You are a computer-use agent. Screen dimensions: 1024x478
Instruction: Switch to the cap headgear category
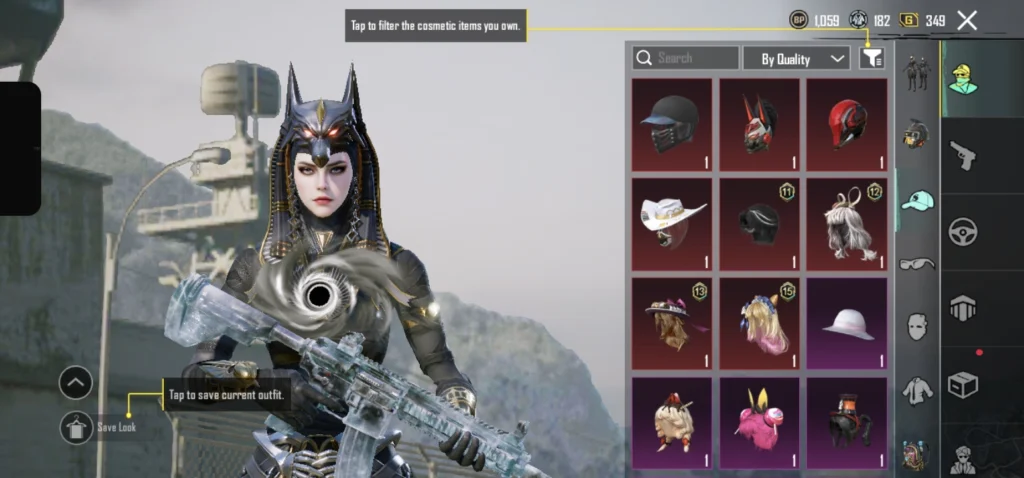[x=917, y=200]
